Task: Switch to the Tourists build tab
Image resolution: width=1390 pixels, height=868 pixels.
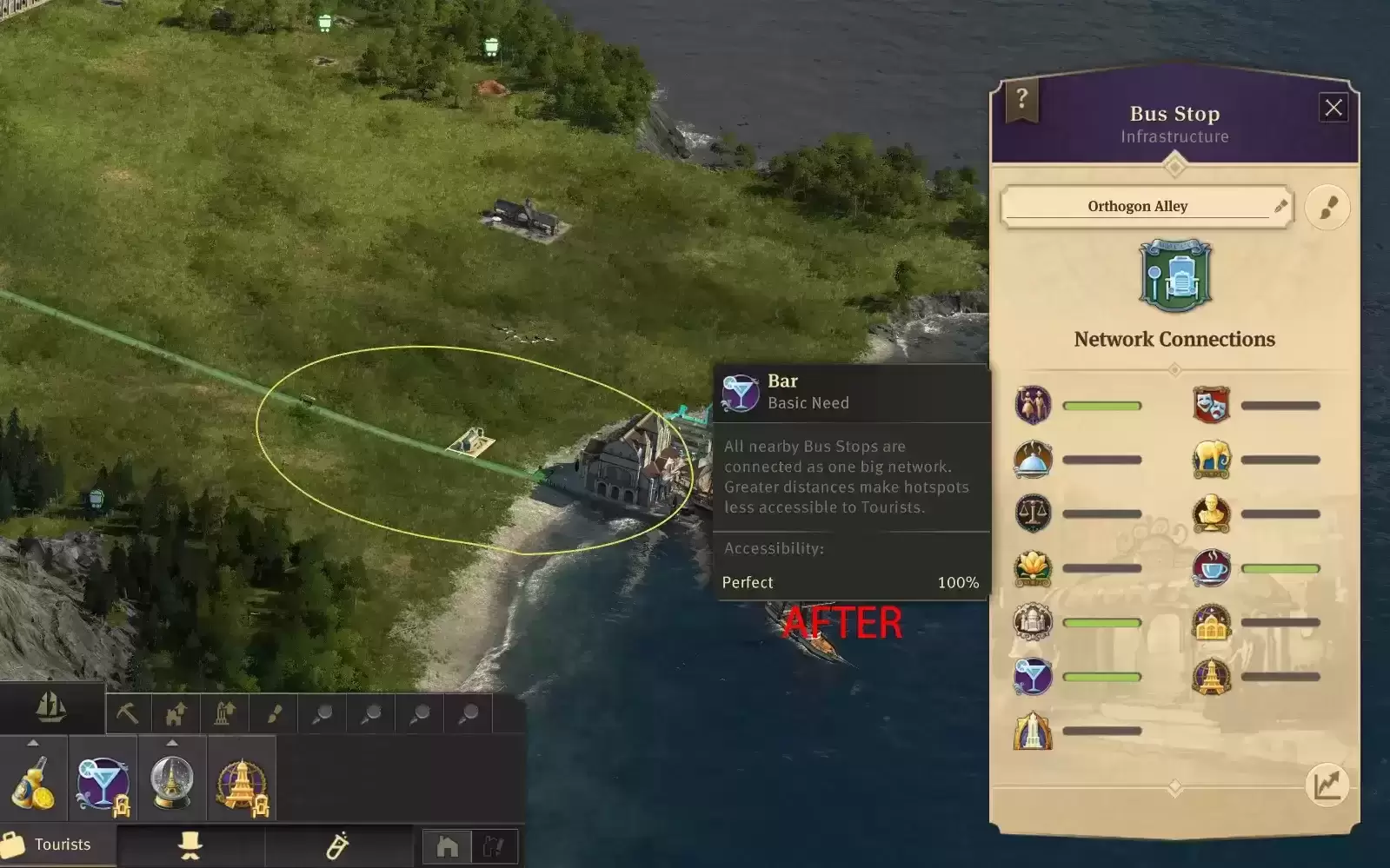Action: [57, 845]
